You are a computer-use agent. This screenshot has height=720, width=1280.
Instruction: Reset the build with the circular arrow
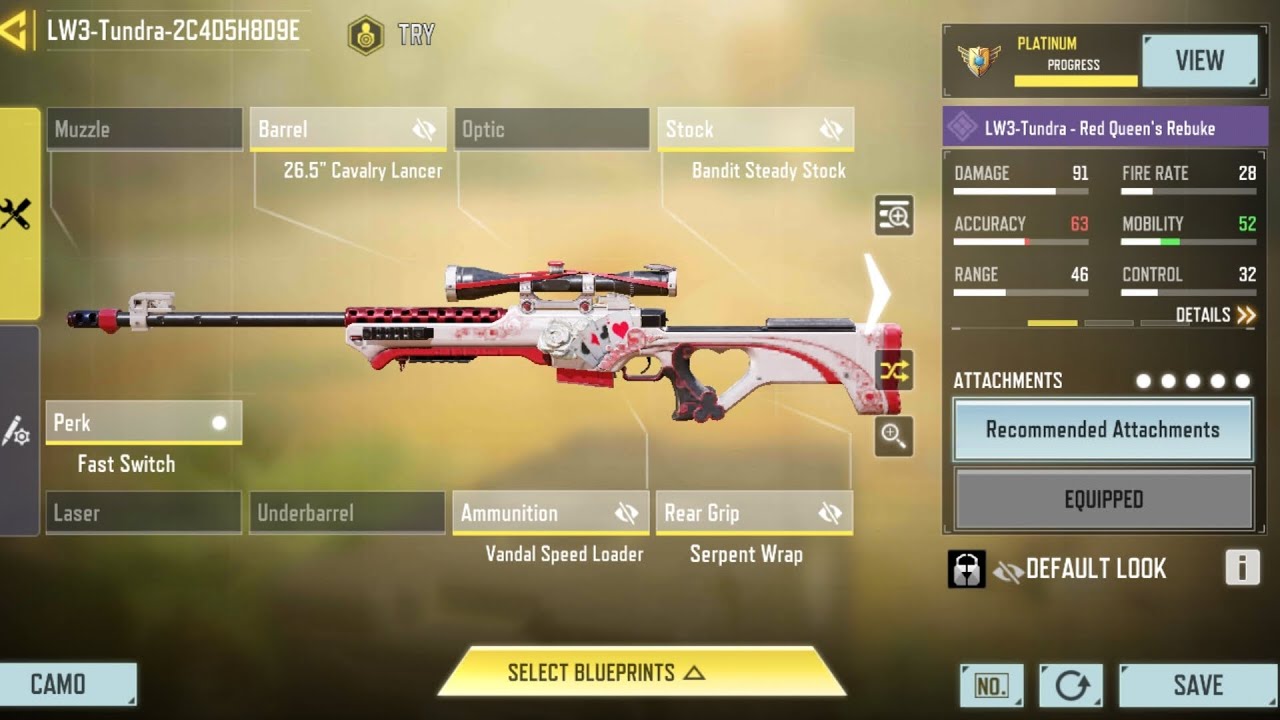(1071, 685)
